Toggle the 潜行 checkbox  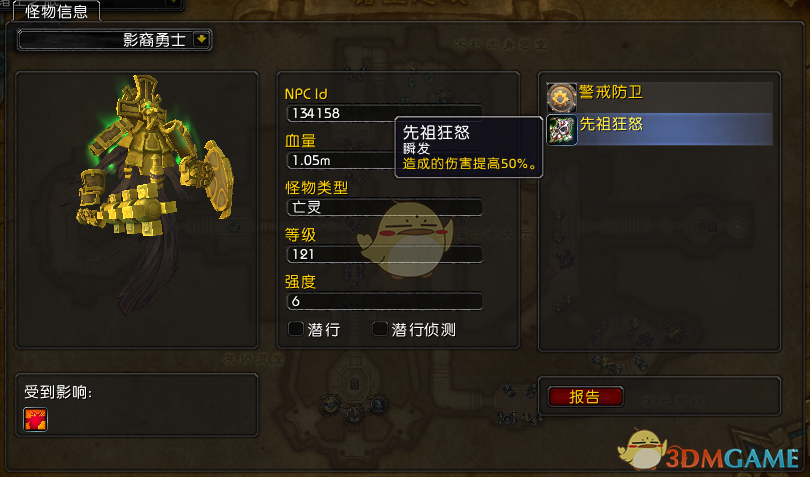(295, 329)
